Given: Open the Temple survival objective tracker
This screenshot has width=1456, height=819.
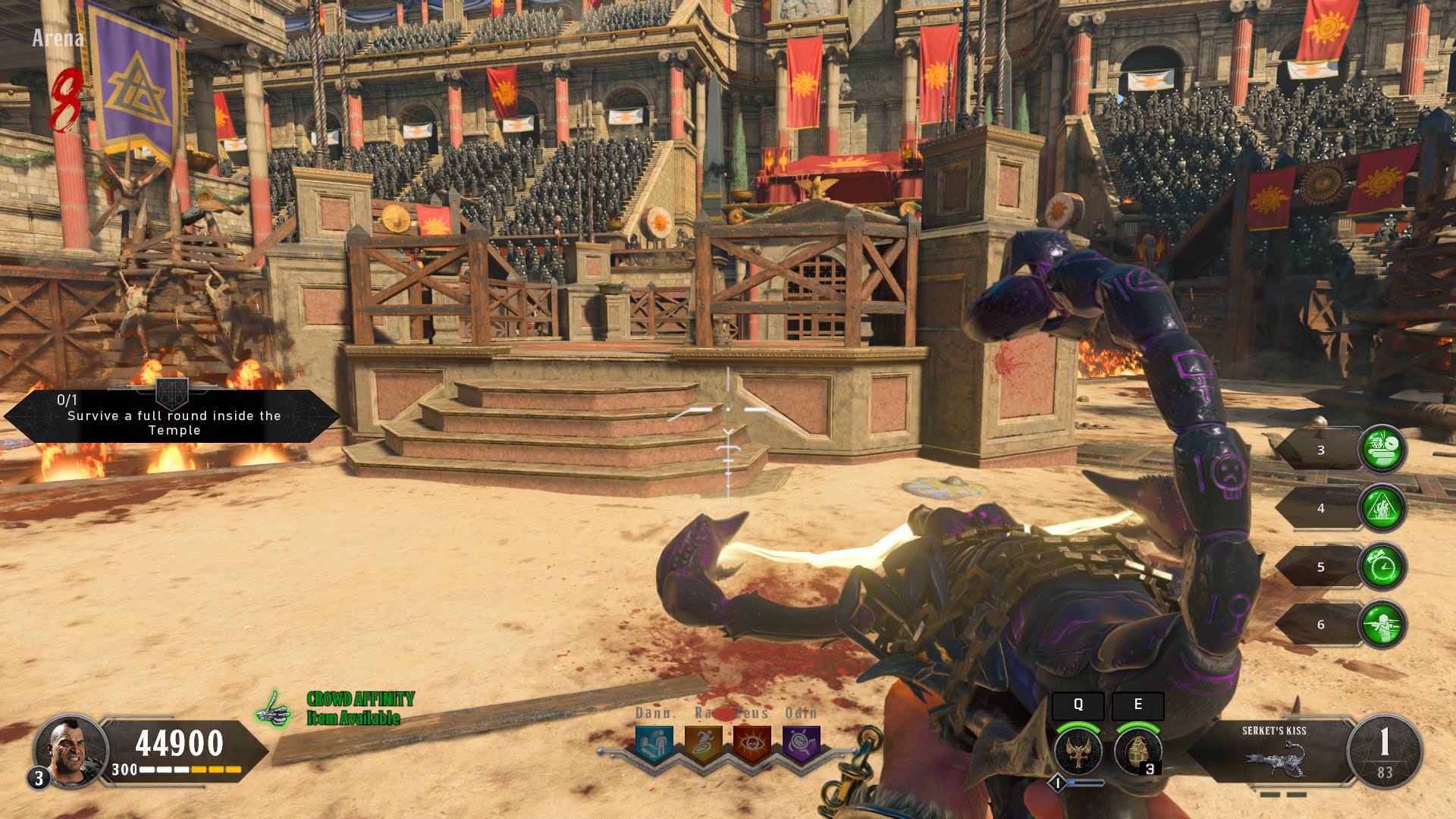Looking at the screenshot, I should tap(174, 416).
